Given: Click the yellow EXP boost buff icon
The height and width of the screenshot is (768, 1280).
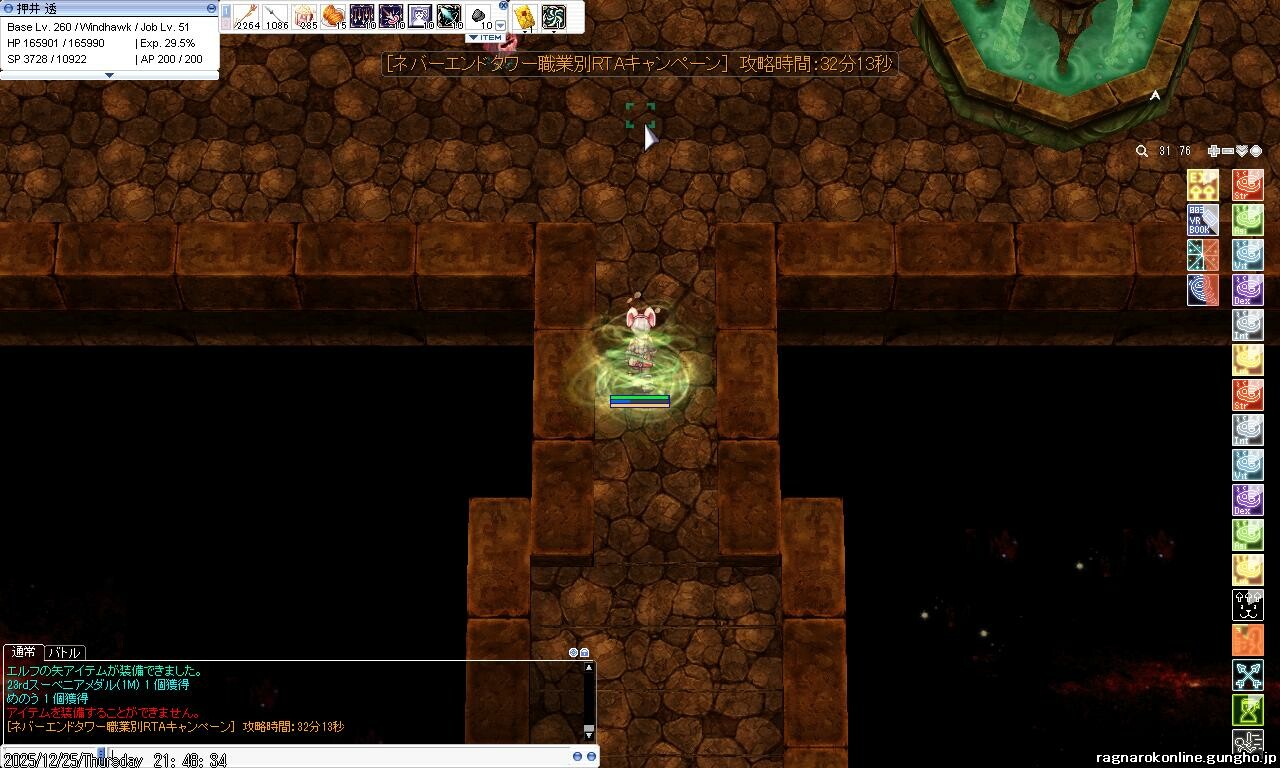Looking at the screenshot, I should pos(1203,185).
